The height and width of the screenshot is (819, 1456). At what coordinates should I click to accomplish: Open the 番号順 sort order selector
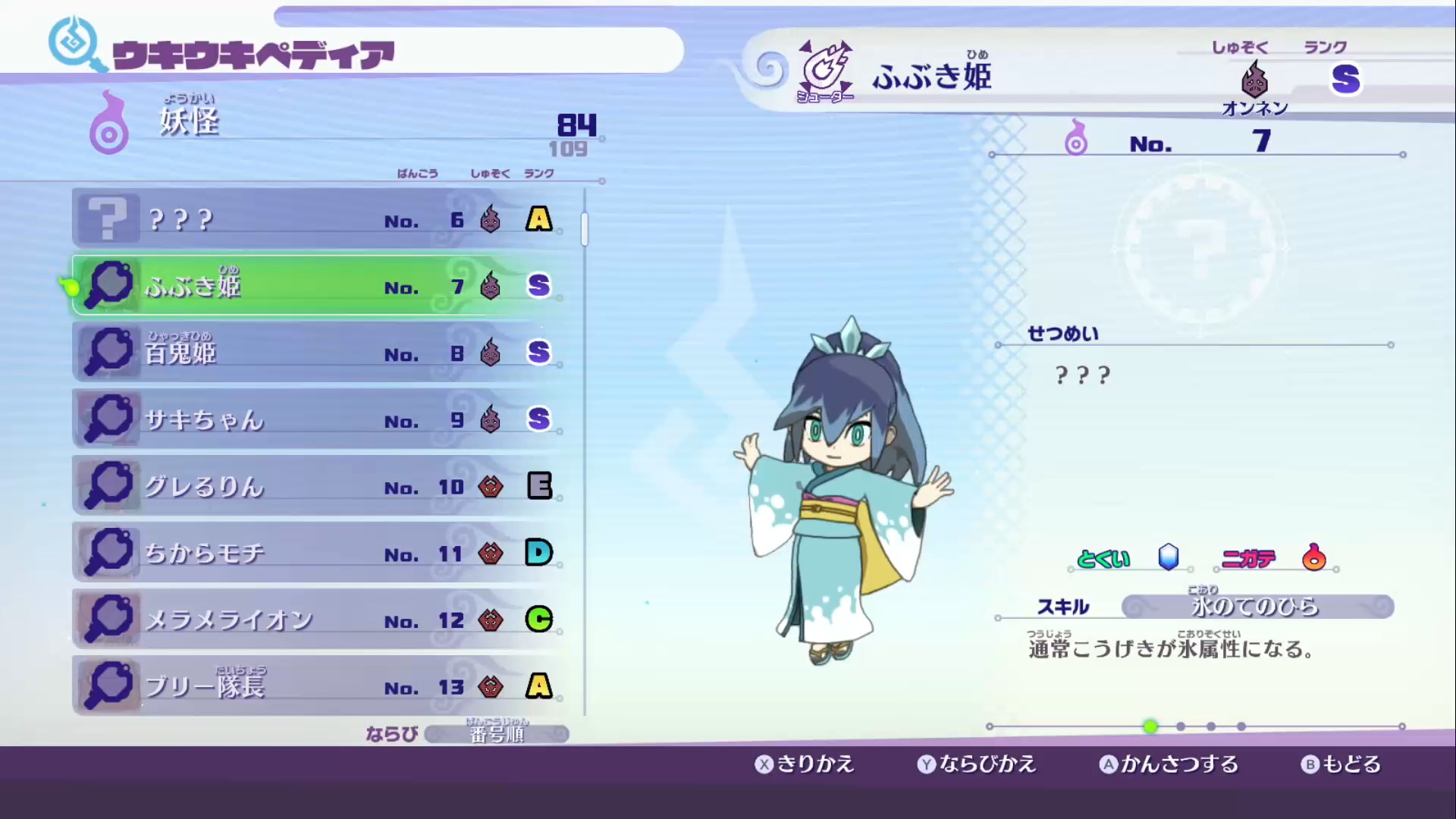tap(497, 733)
